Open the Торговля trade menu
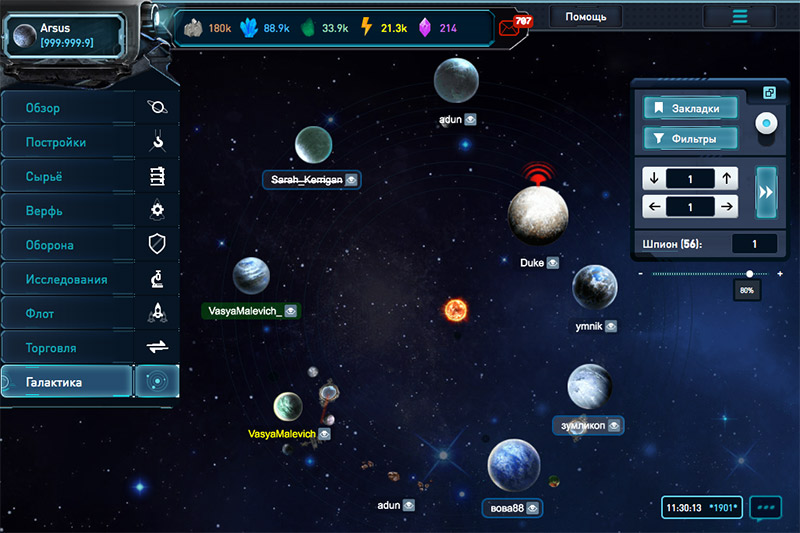 pos(68,348)
